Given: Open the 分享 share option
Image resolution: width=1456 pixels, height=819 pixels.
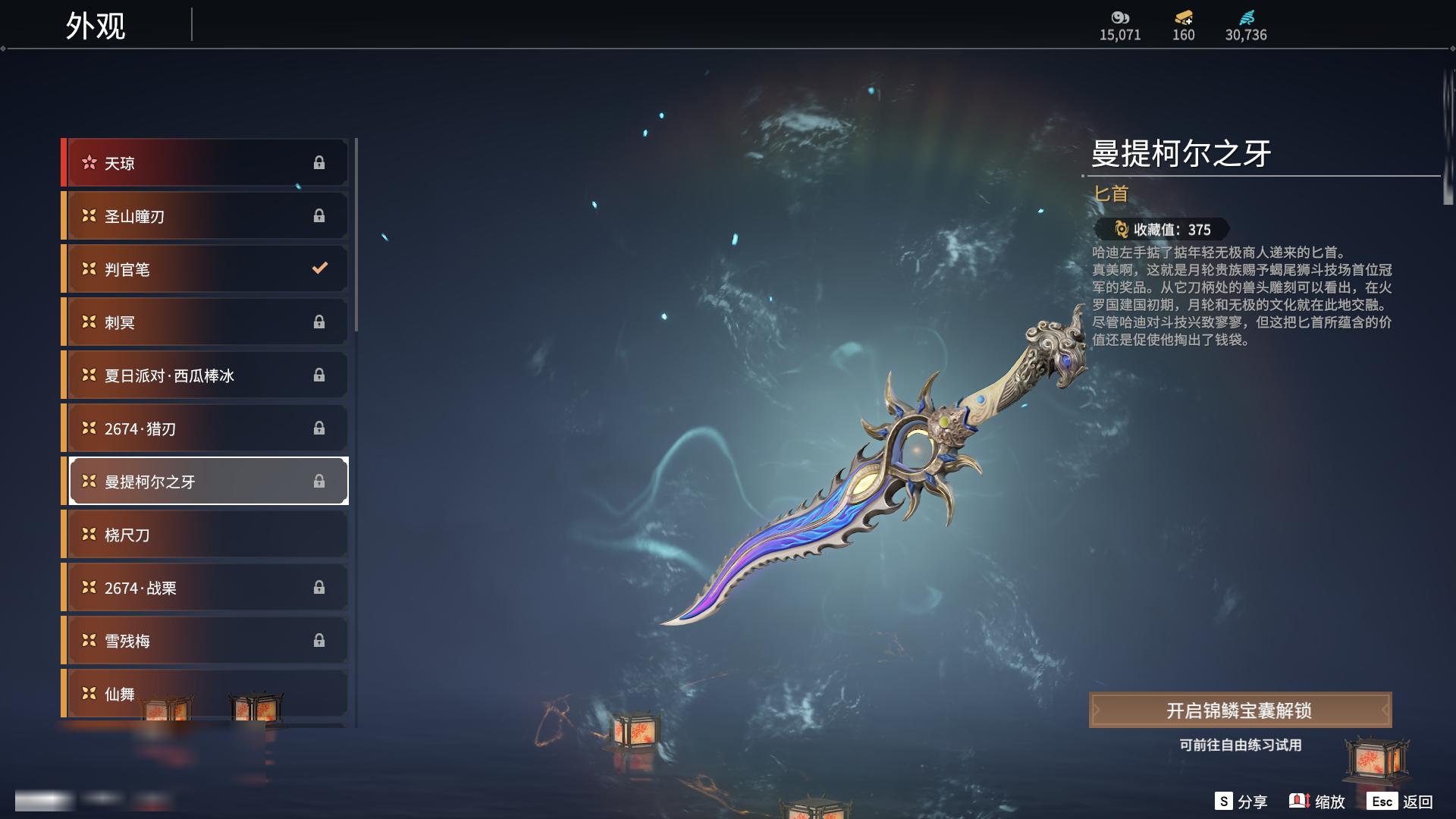Looking at the screenshot, I should click(x=1241, y=802).
